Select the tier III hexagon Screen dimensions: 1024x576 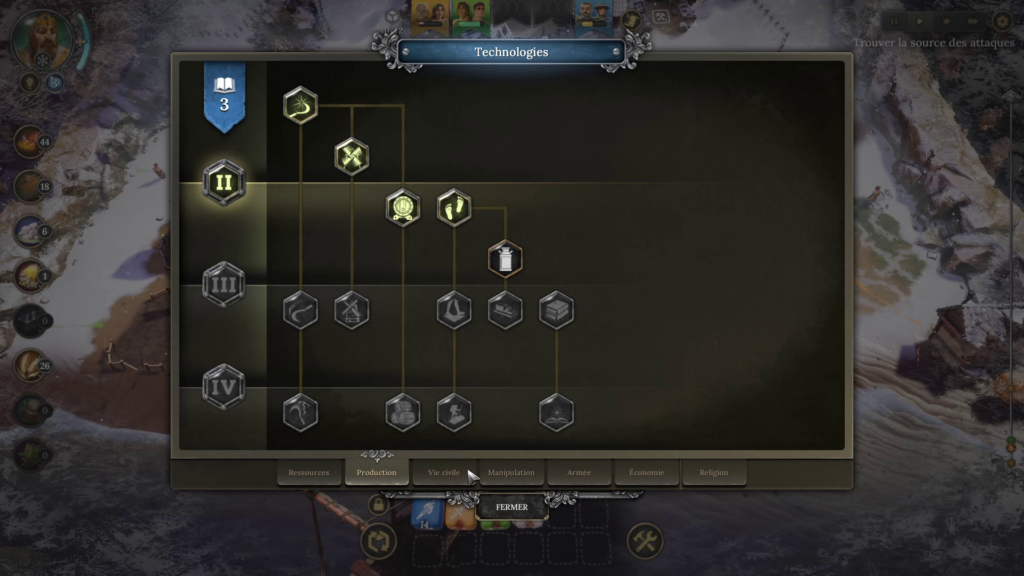tap(224, 284)
